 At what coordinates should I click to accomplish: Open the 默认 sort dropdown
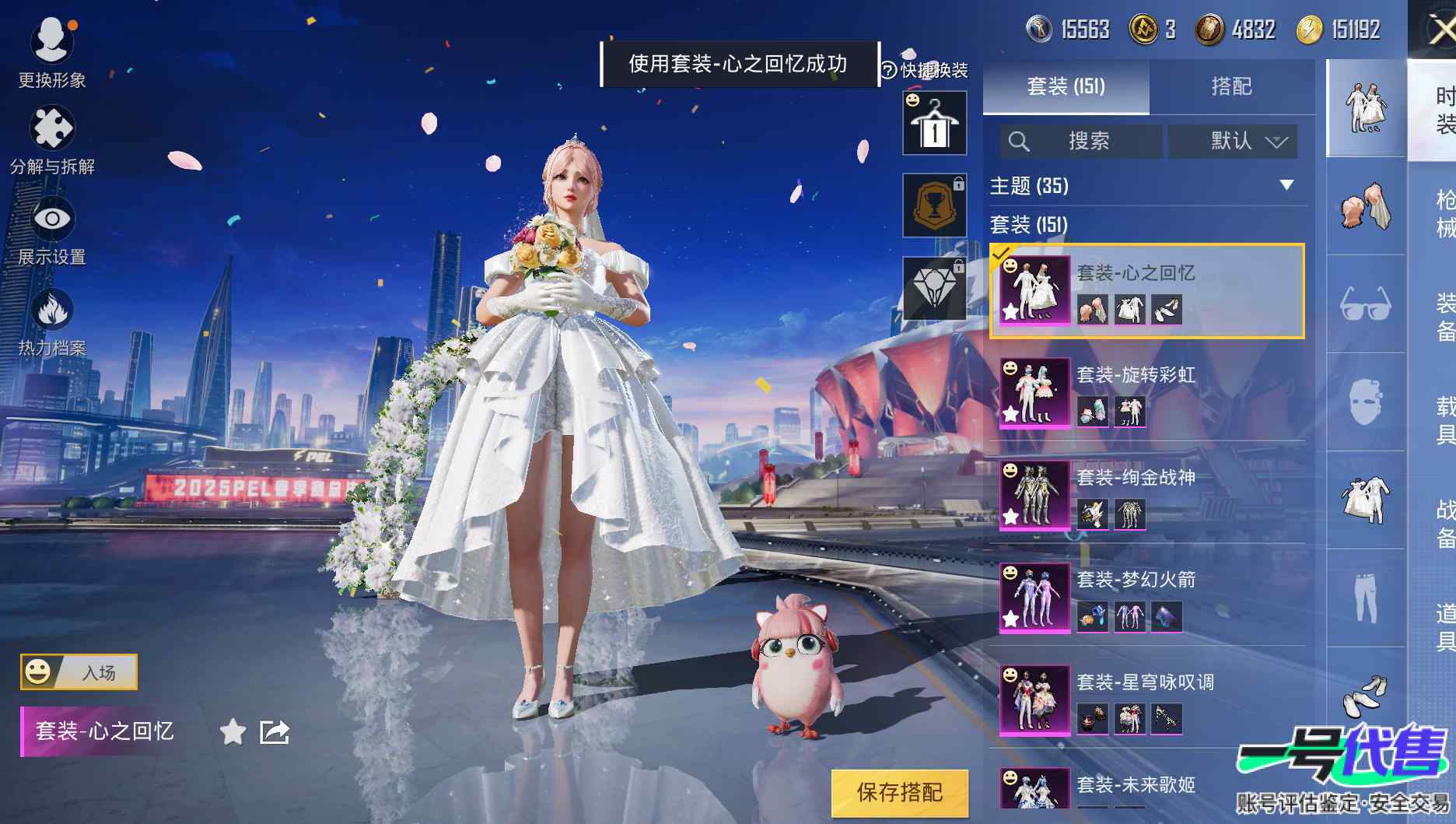pos(1233,142)
